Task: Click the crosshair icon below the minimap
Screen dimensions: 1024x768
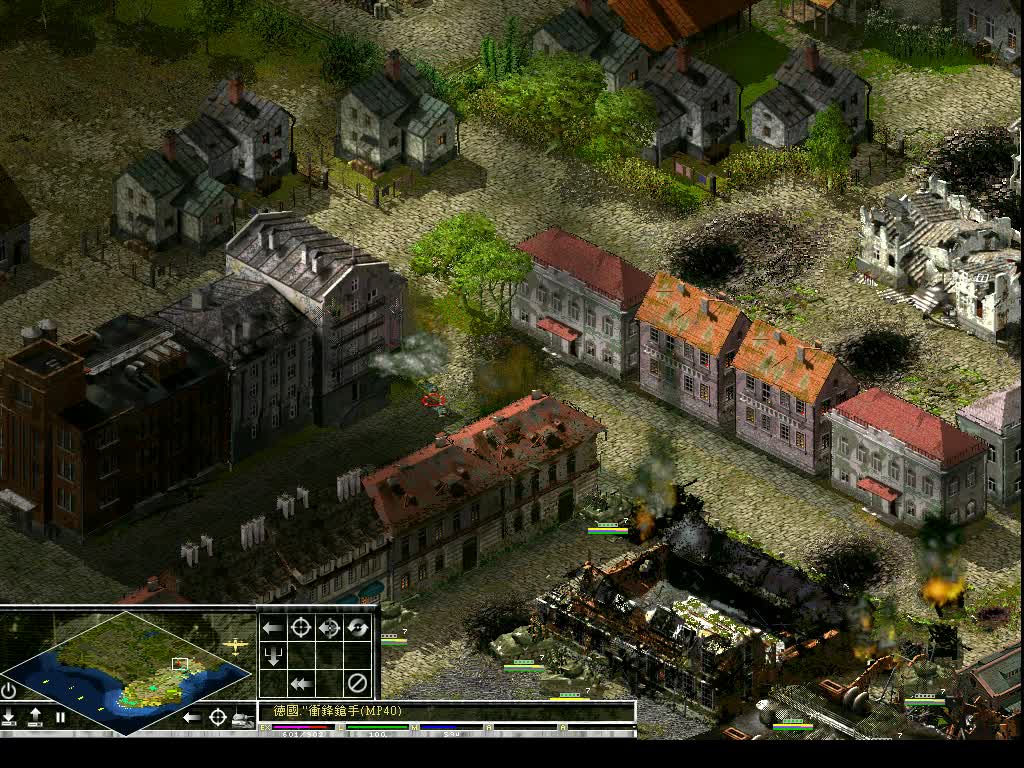Action: (x=218, y=717)
